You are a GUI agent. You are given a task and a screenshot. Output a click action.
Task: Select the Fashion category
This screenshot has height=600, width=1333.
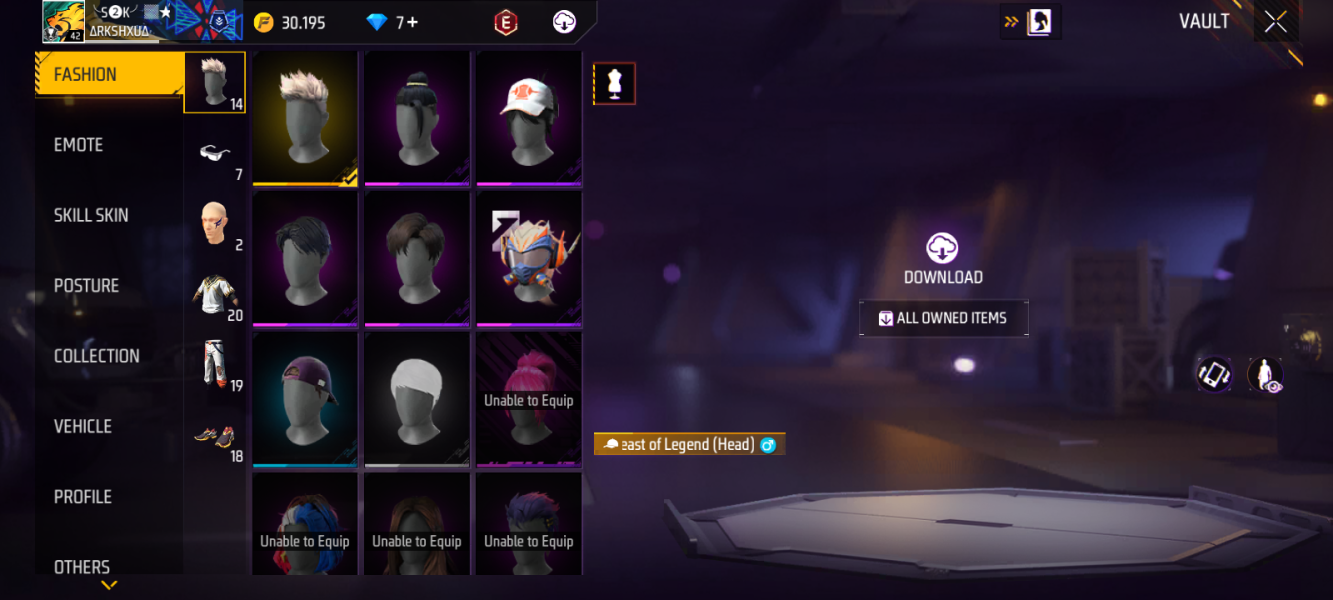pos(85,75)
